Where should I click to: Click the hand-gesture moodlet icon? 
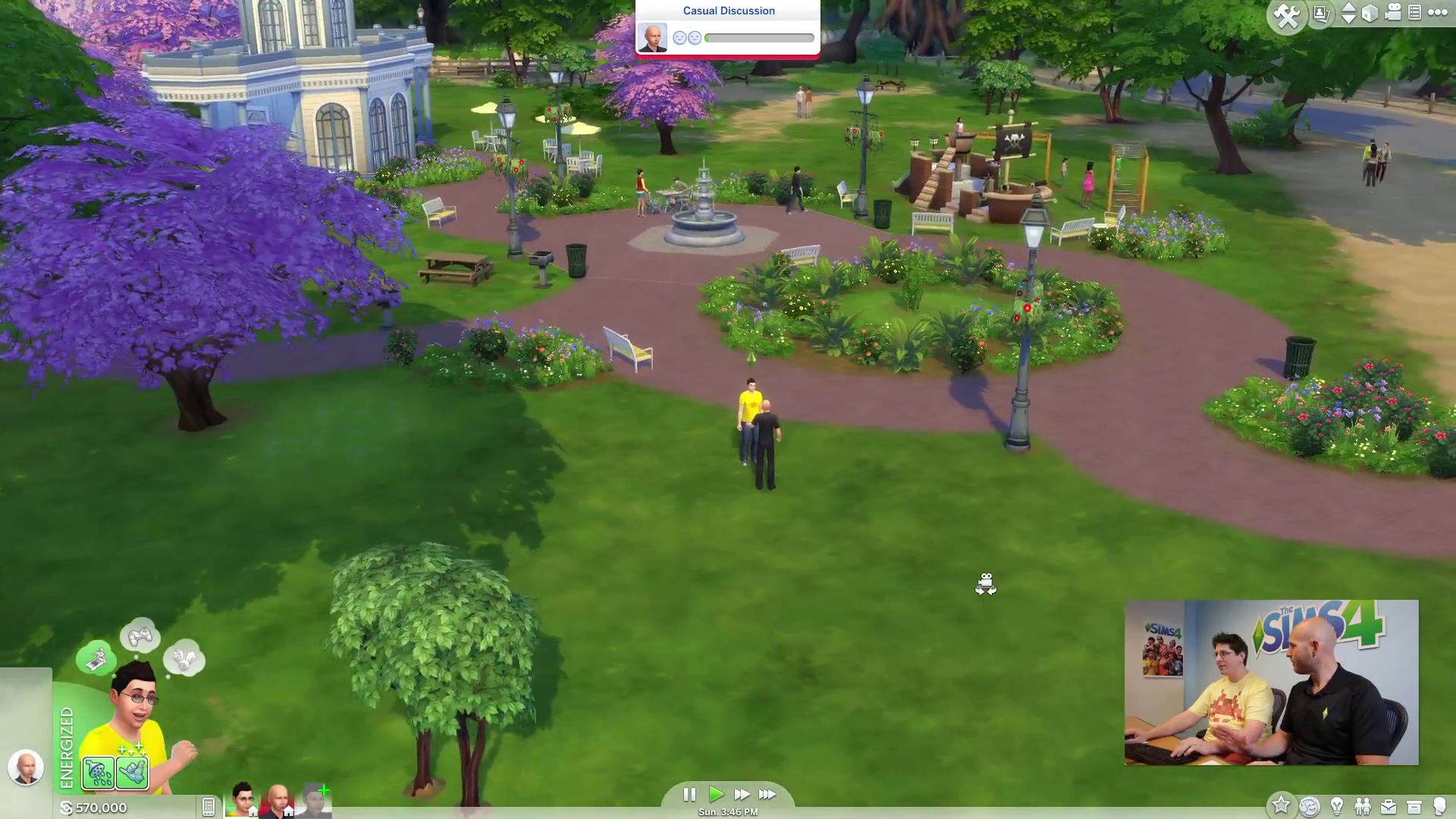pos(133,773)
